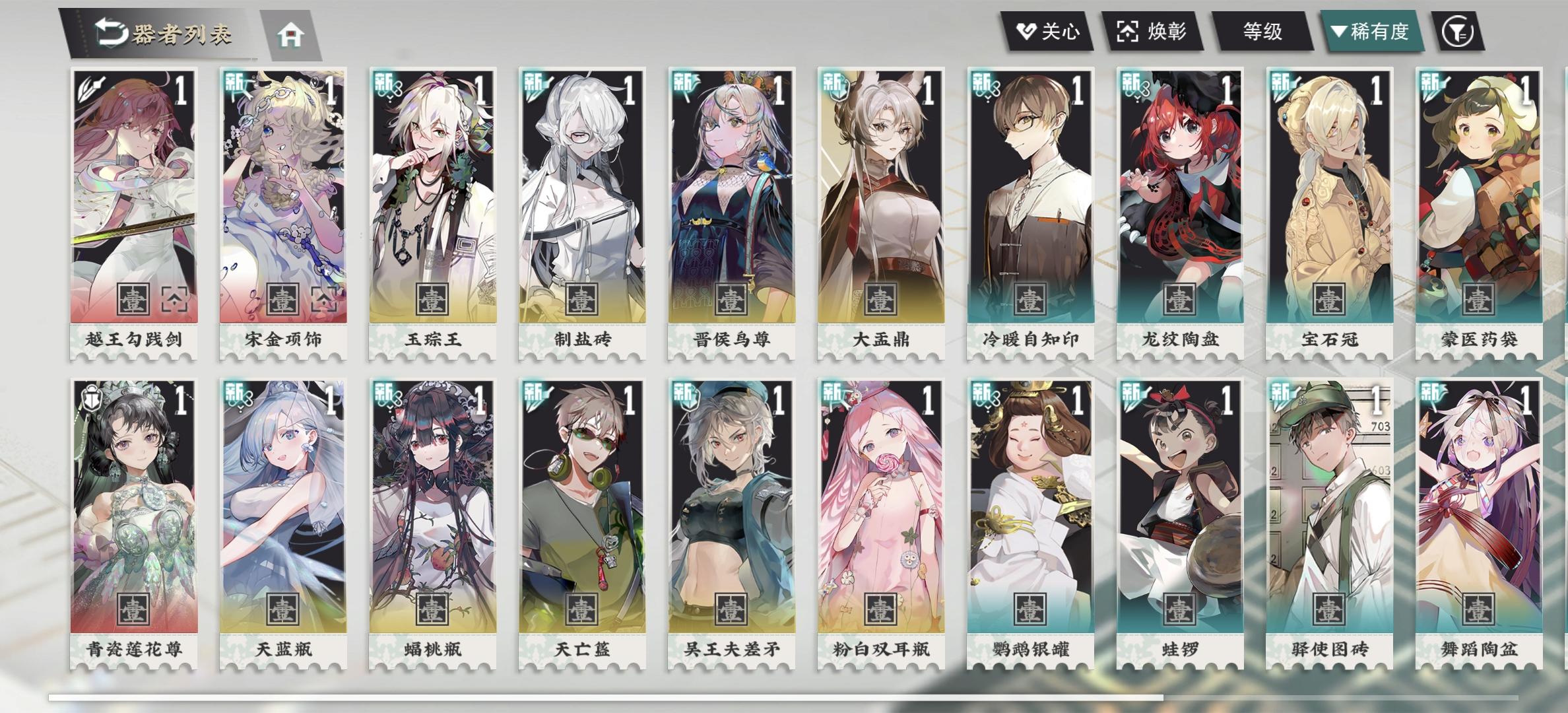Toggle 关心 favorites filter mode
The width and height of the screenshot is (1568, 713).
point(1046,30)
